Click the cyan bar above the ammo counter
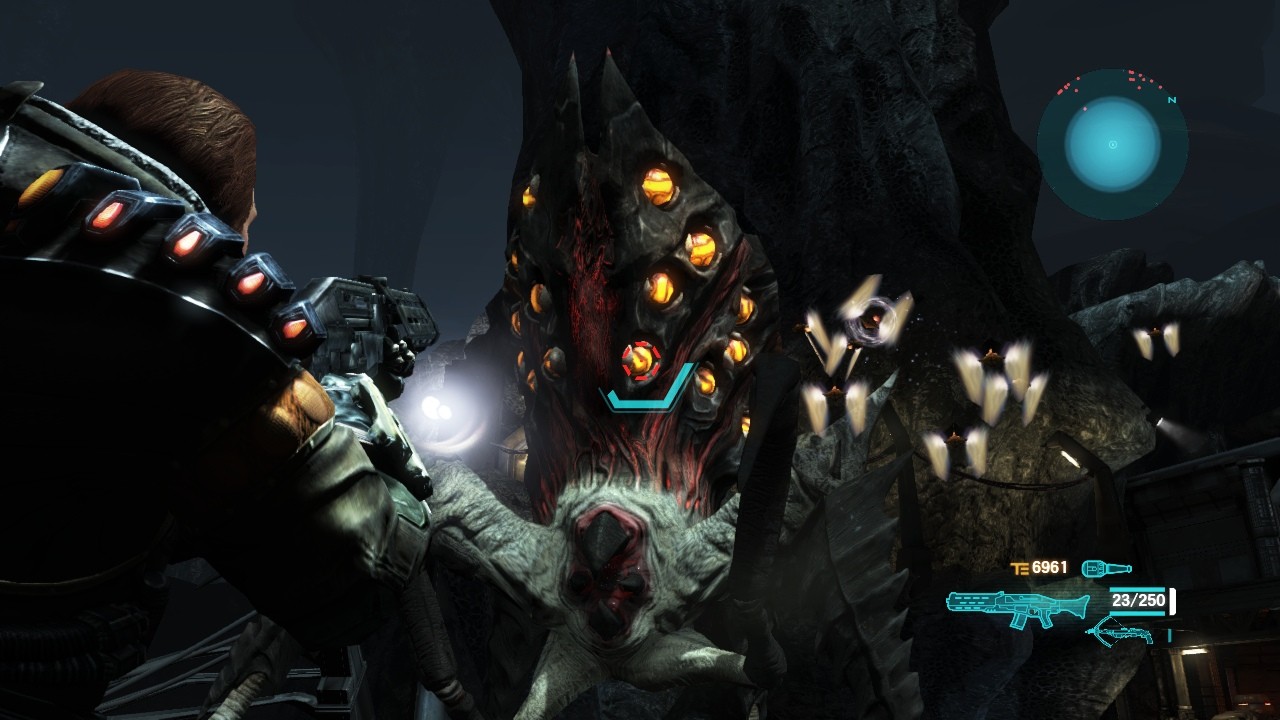Screen dimensions: 1280x720 1138,590
